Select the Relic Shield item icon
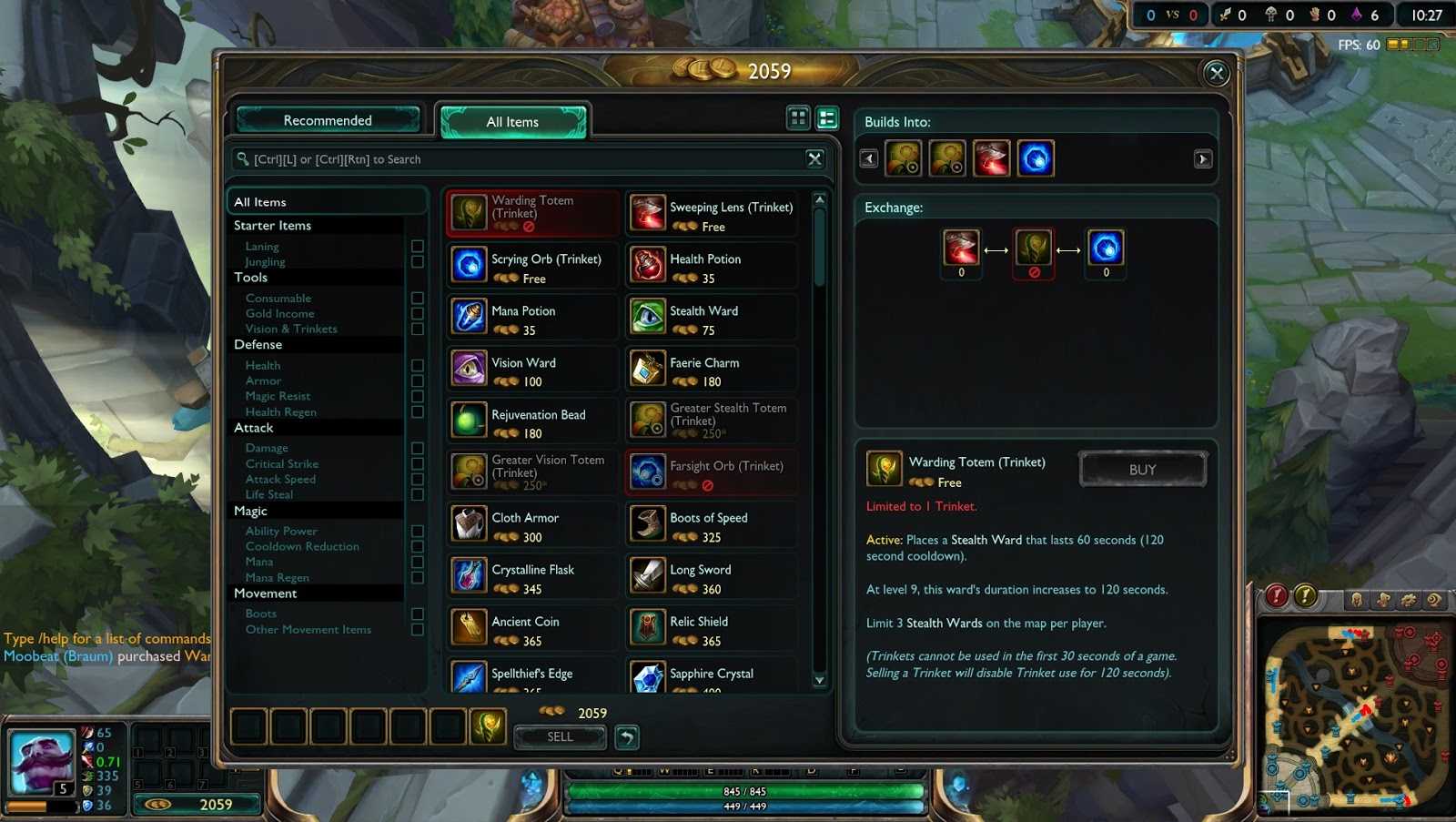This screenshot has height=822, width=1456. (648, 628)
